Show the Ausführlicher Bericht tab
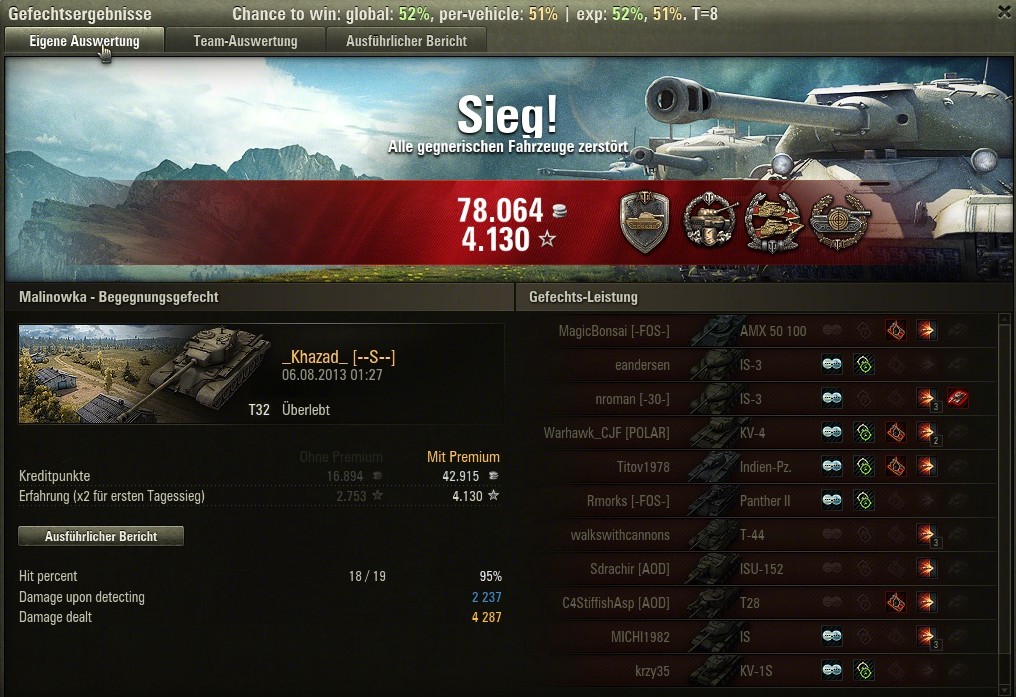 [x=405, y=41]
